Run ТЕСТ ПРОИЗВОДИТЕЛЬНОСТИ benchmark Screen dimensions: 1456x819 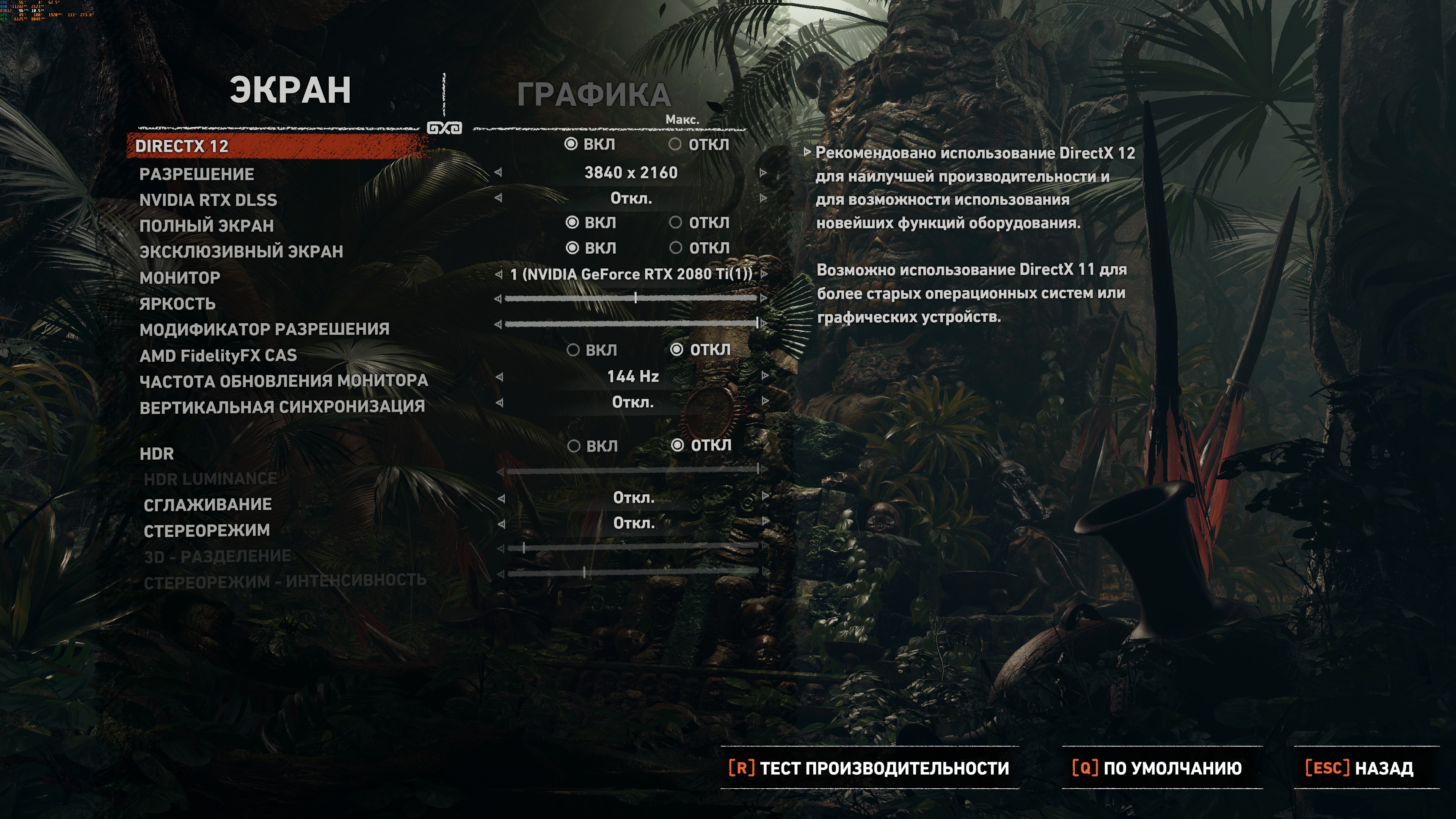(869, 768)
